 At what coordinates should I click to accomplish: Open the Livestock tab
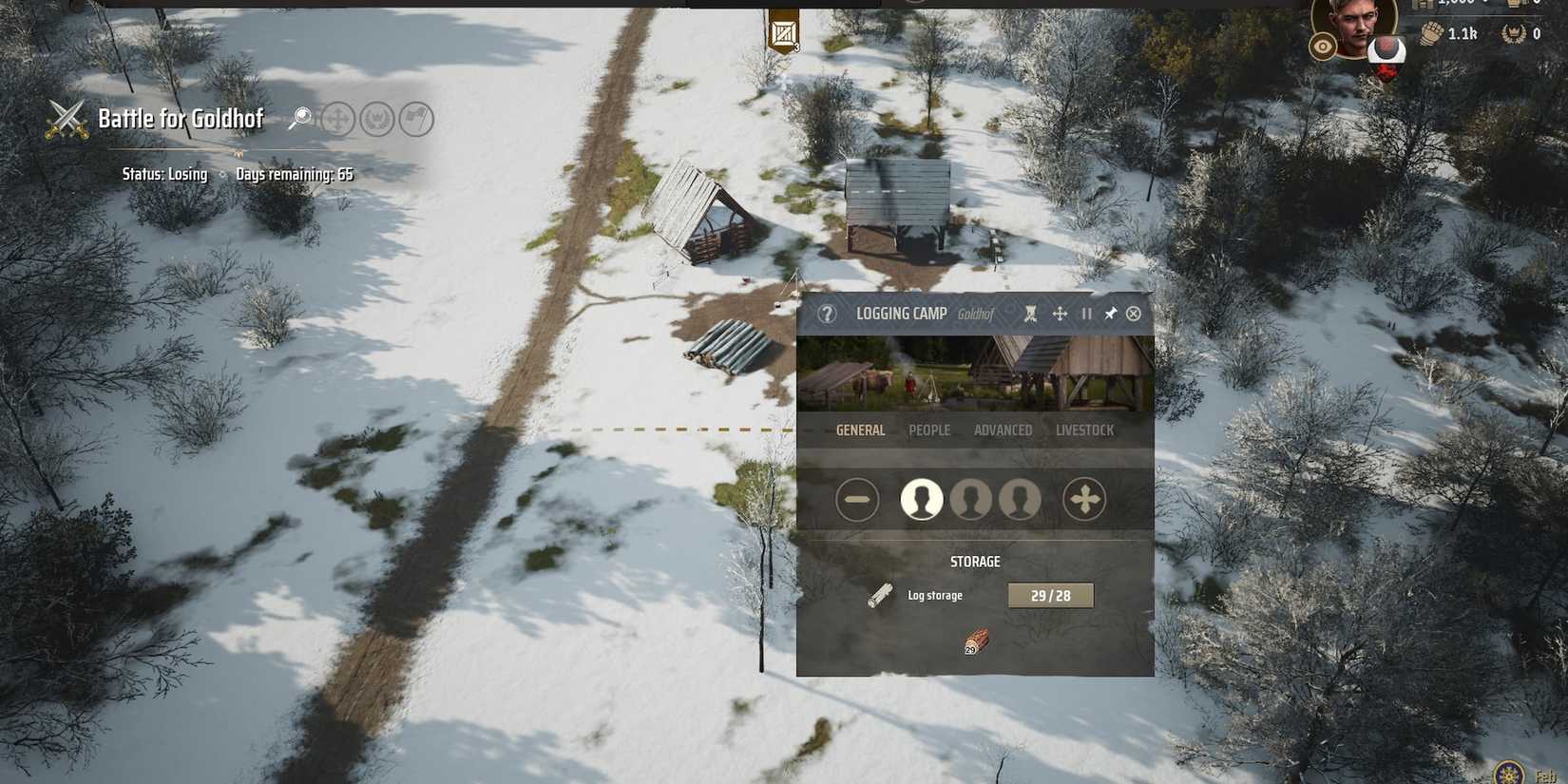1084,430
